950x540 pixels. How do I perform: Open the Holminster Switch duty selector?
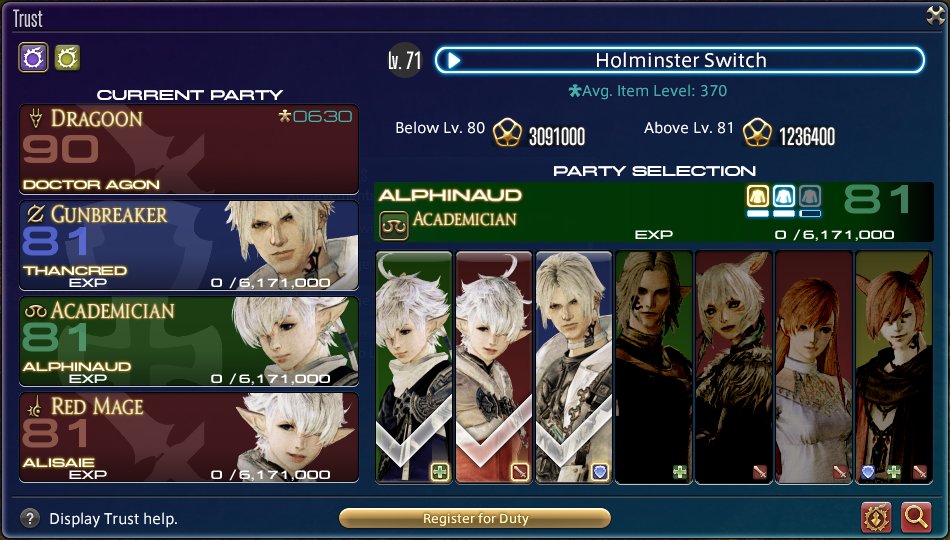coord(678,60)
